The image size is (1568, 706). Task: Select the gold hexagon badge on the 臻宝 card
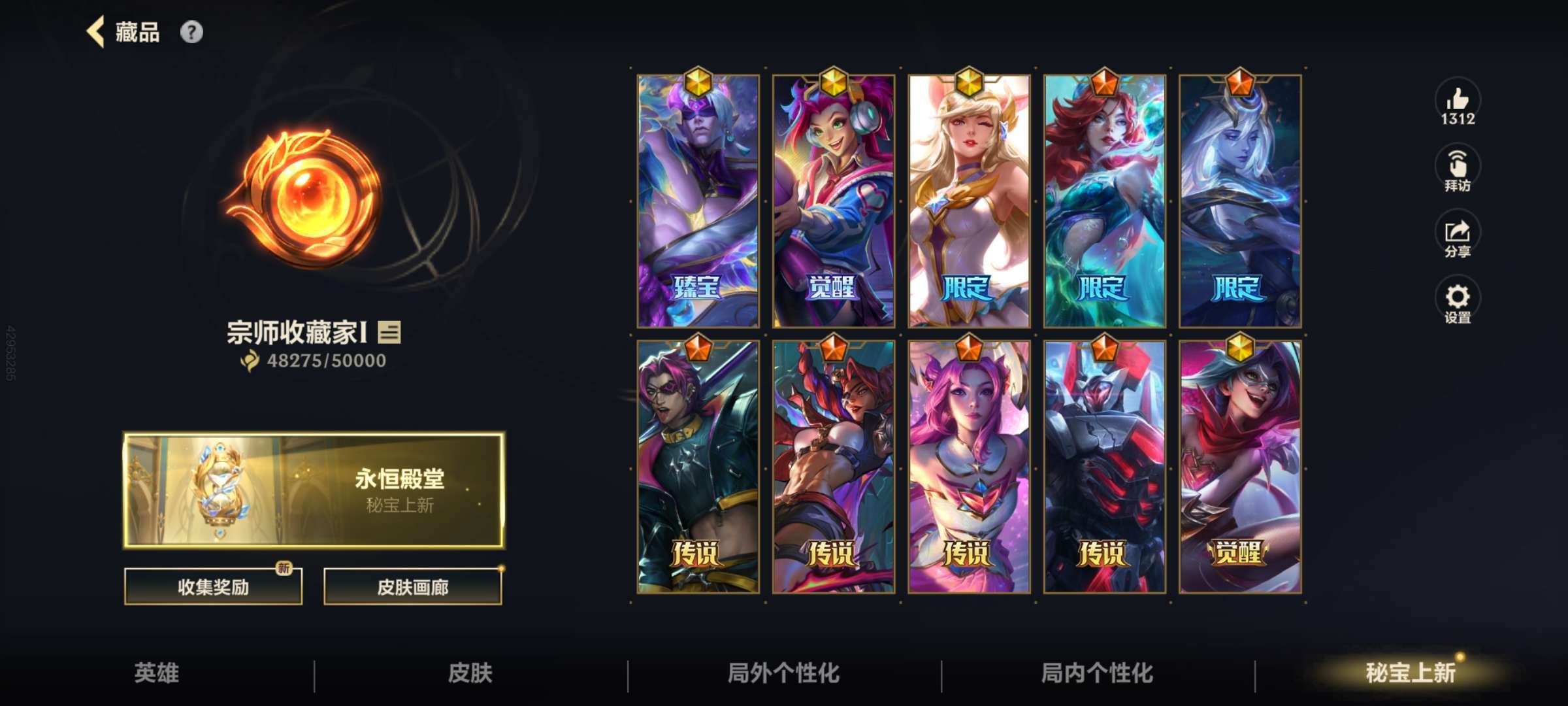coord(698,80)
